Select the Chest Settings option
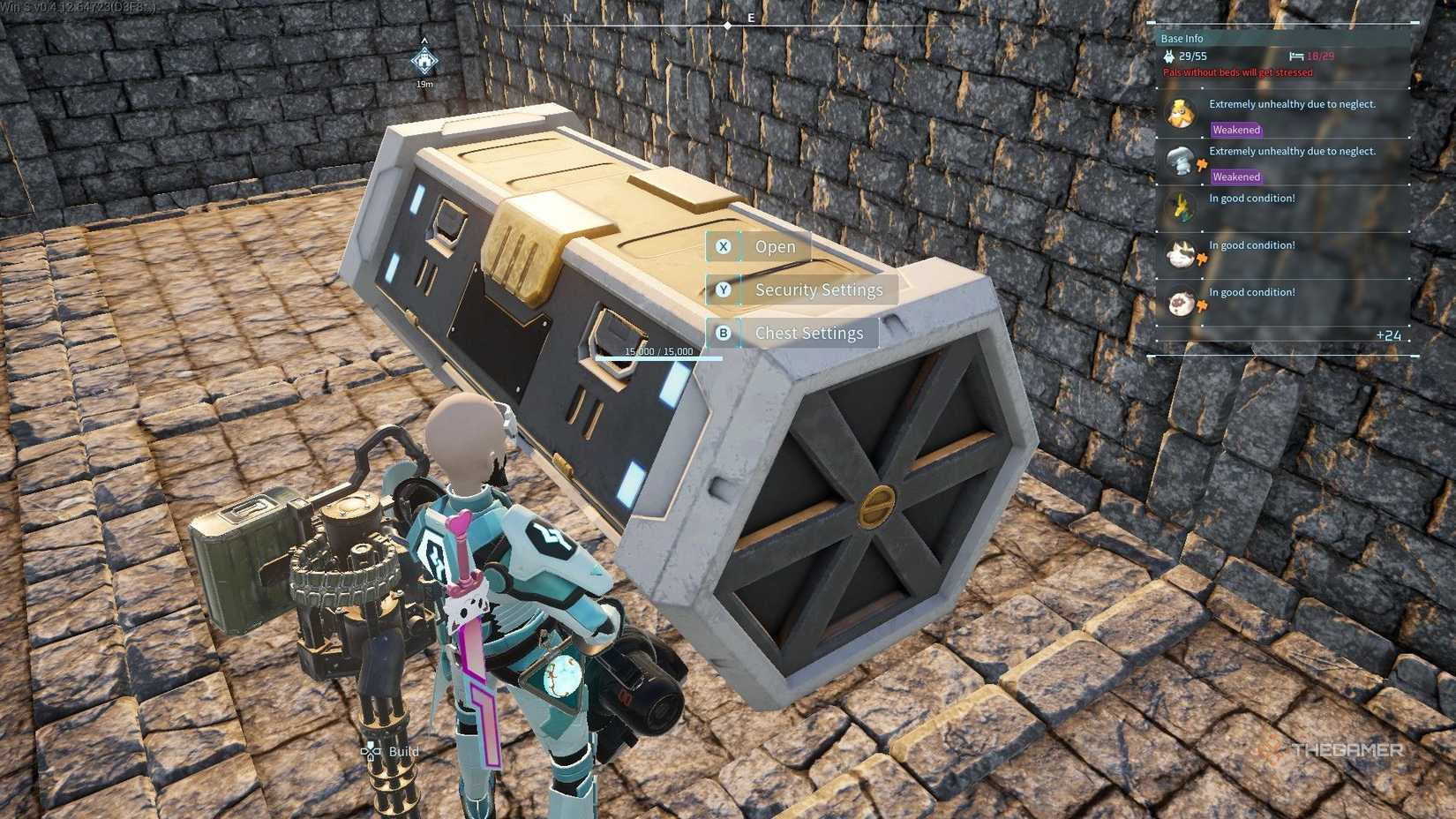The width and height of the screenshot is (1456, 819). 808,333
